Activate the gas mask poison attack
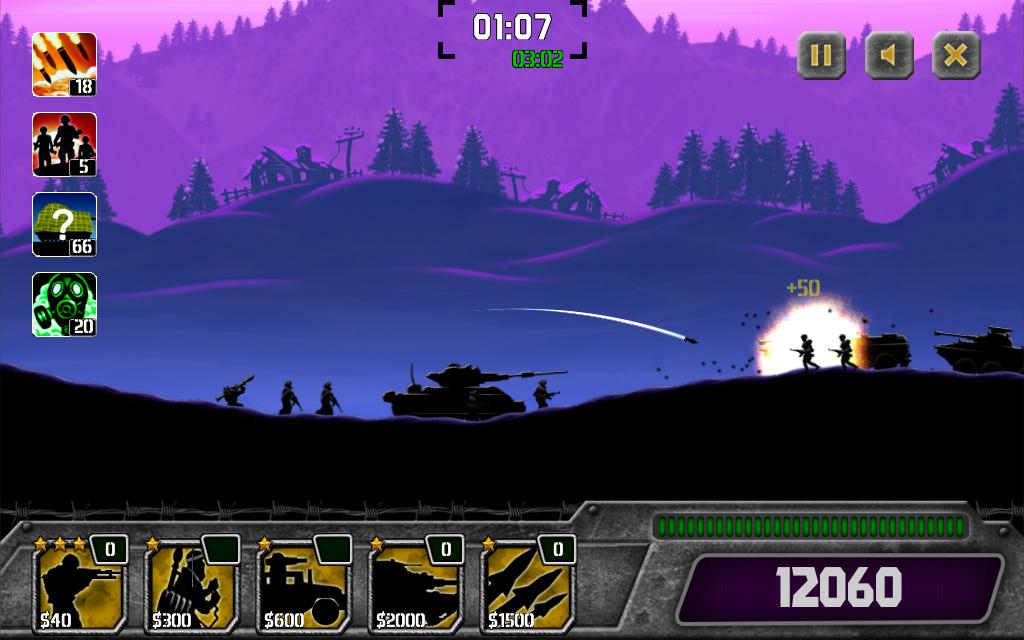 point(64,304)
